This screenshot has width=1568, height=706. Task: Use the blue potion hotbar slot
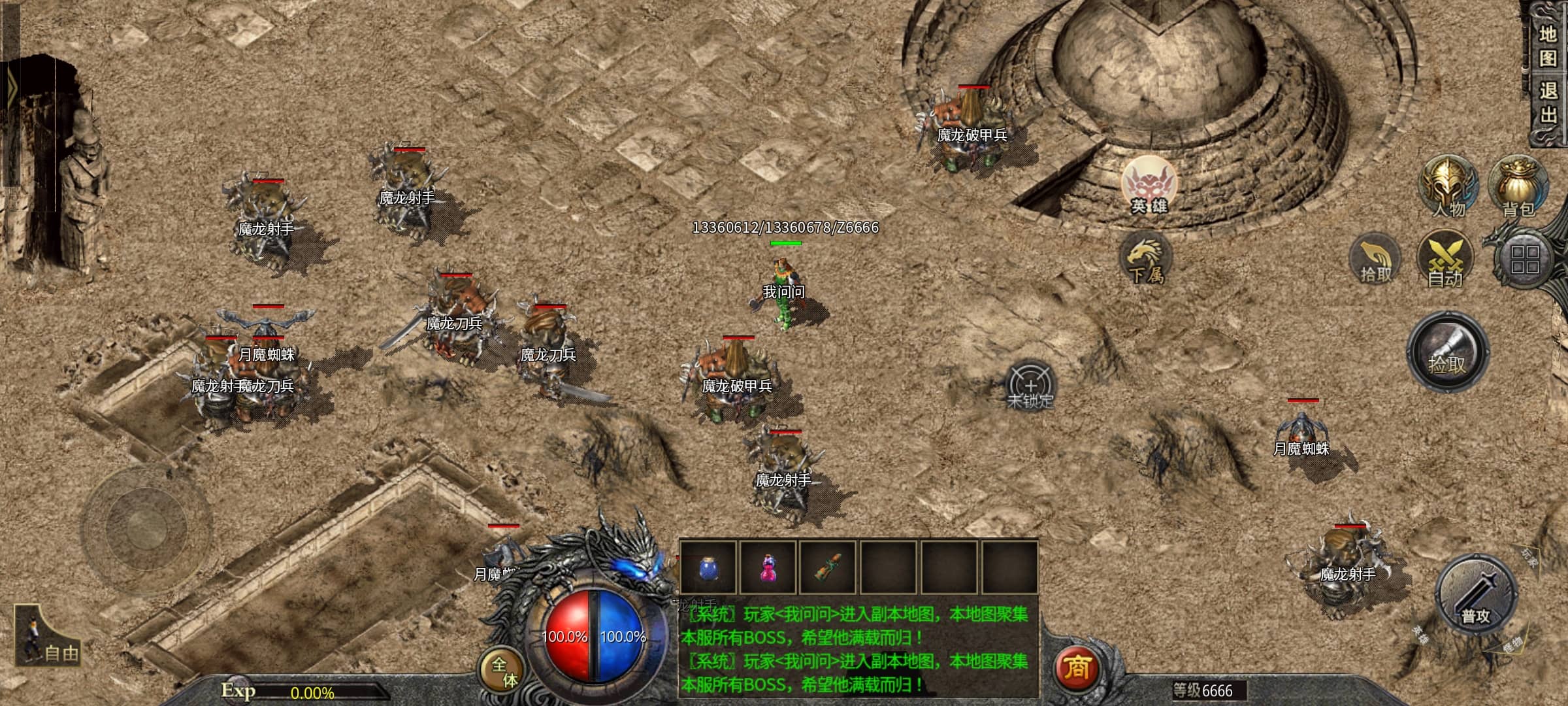[x=708, y=567]
